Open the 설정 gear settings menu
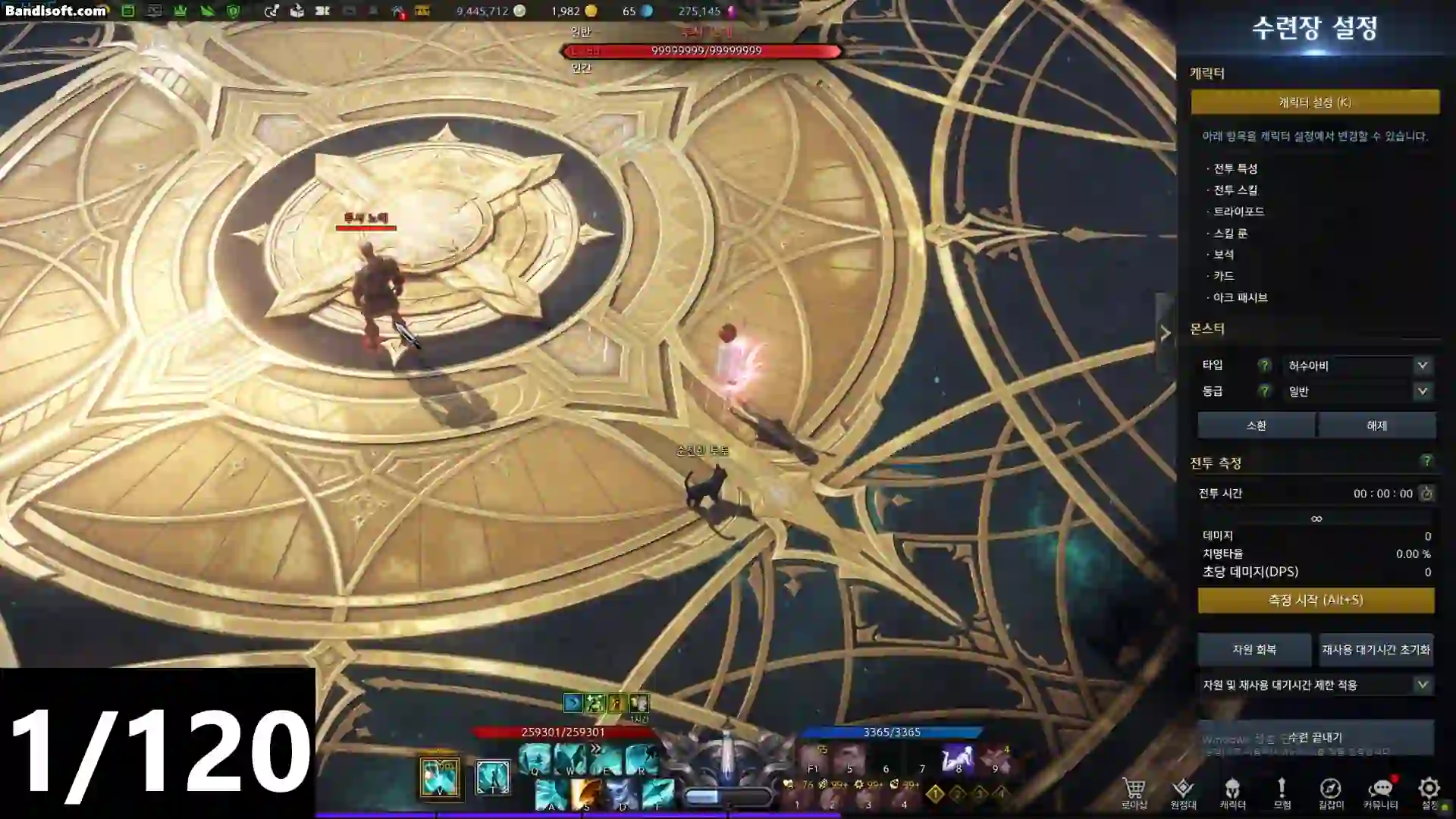This screenshot has width=1456, height=819. [x=1429, y=791]
